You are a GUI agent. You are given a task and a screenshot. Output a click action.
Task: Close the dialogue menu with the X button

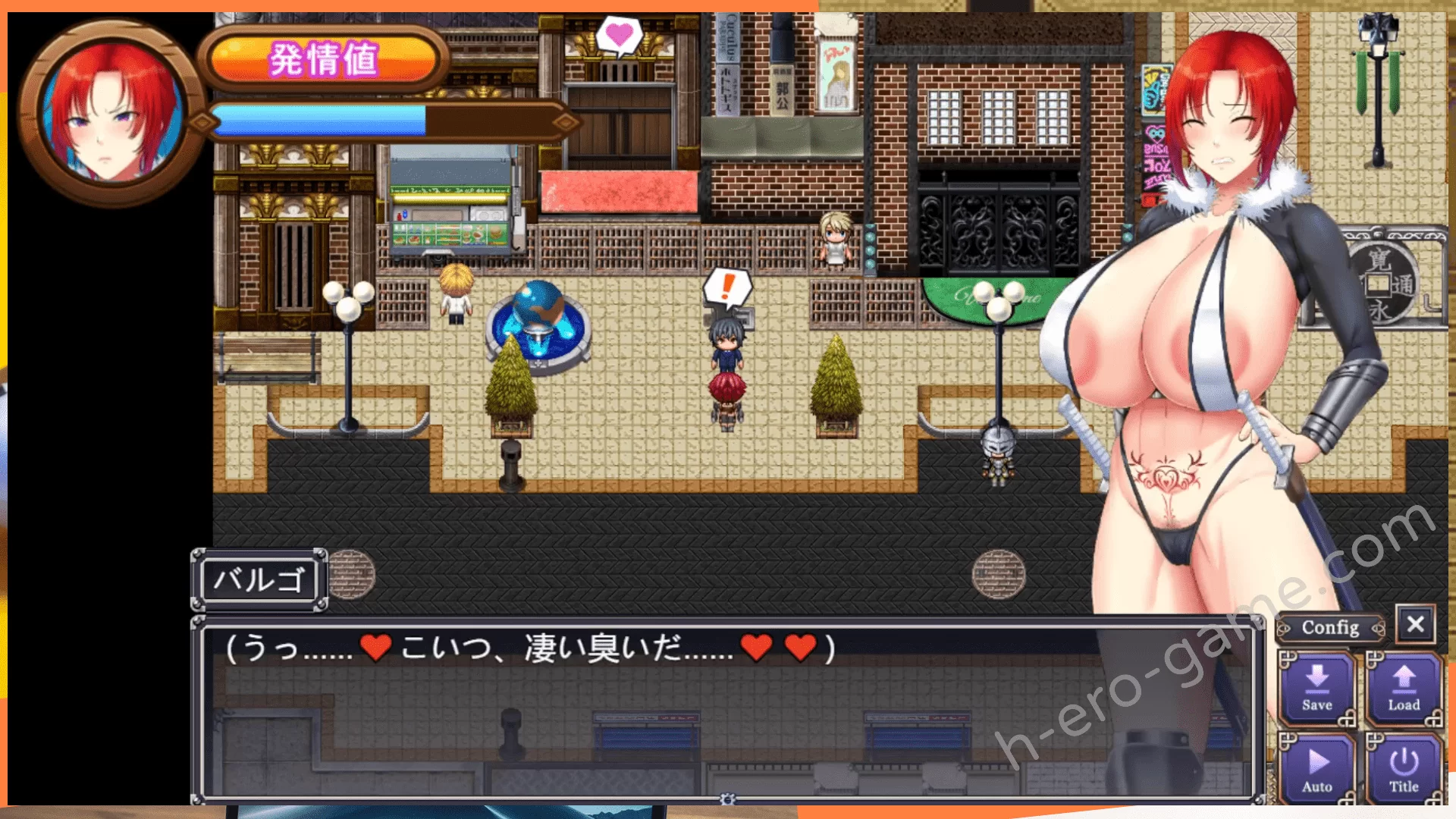coord(1415,624)
